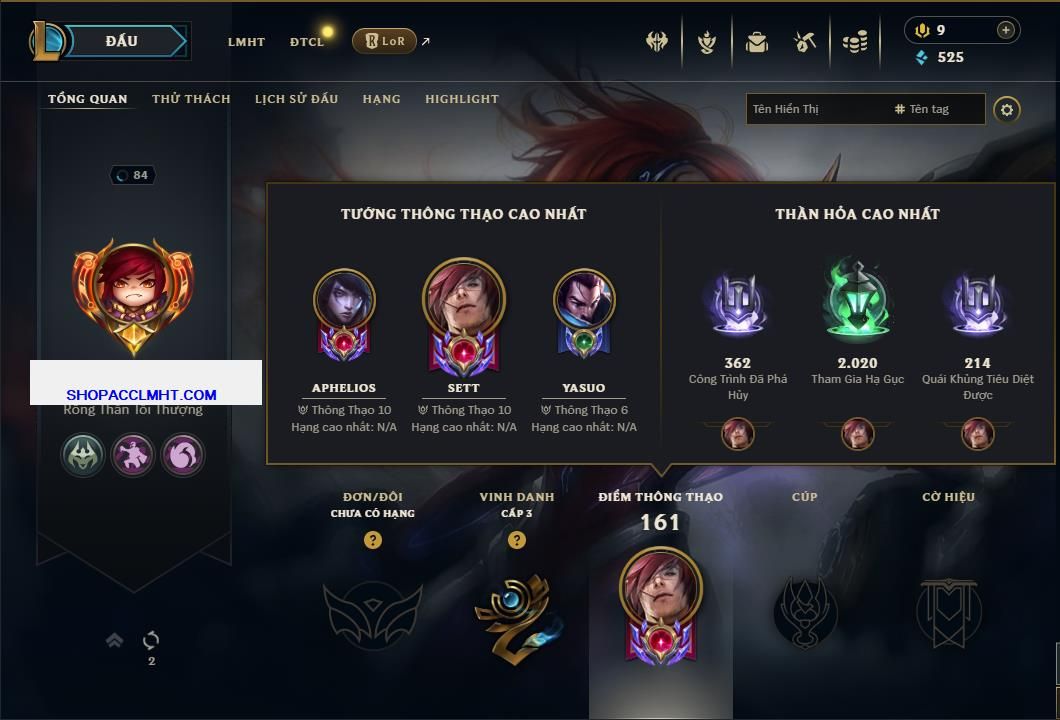
Task: Open profile settings gear icon
Action: tap(1007, 109)
